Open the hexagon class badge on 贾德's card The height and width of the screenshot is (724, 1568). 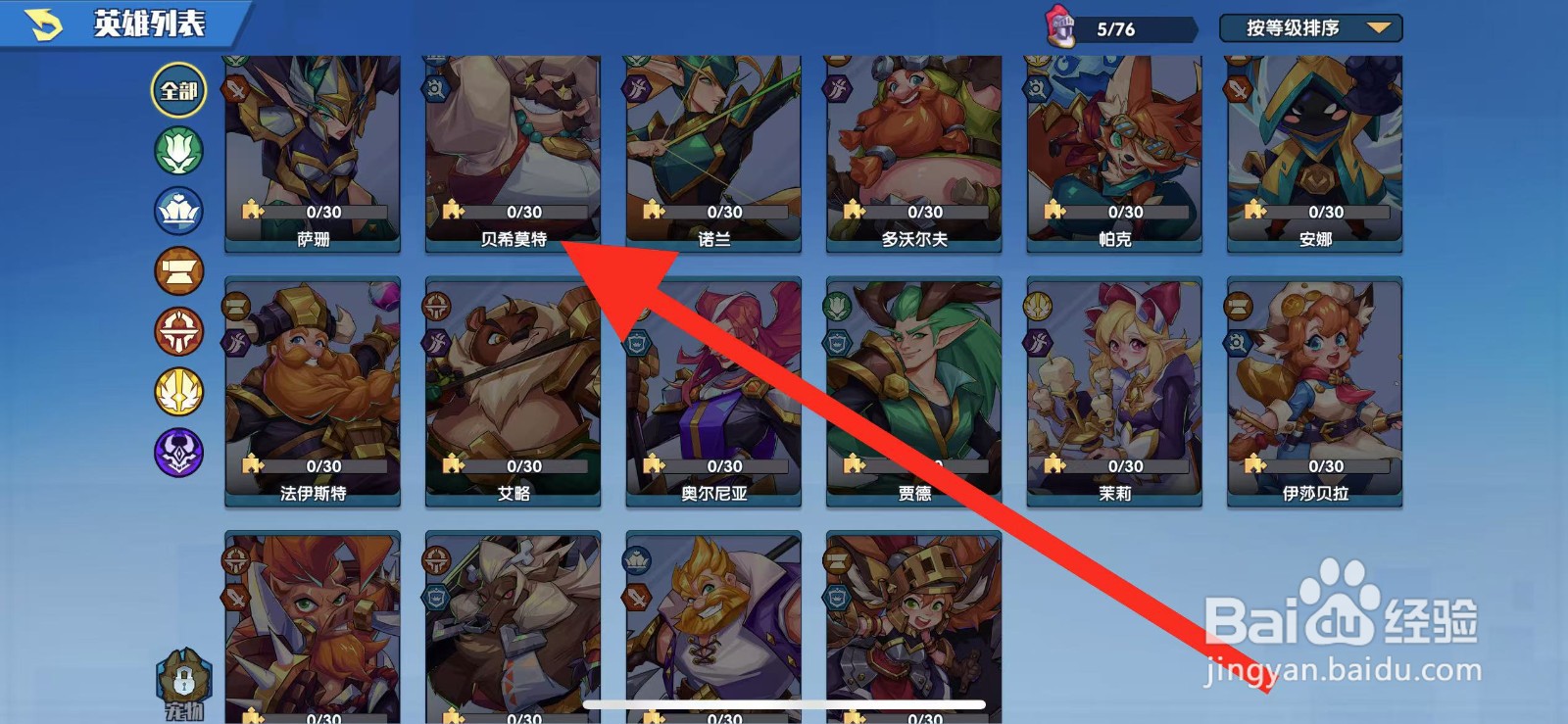point(836,342)
